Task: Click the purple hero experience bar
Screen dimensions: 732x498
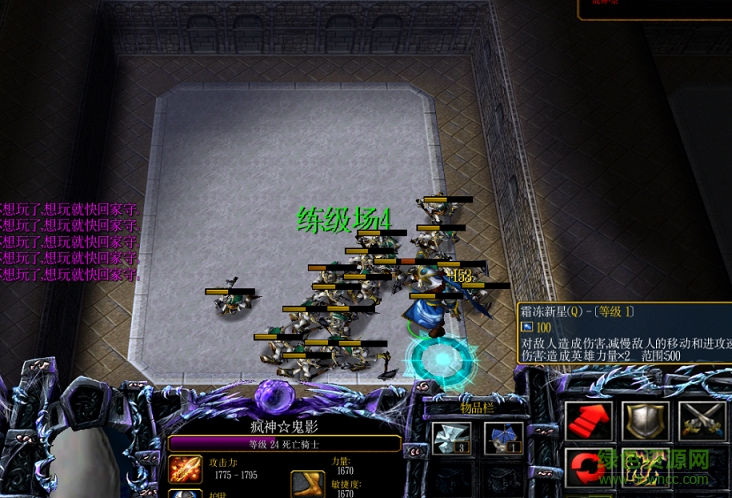Action: [285, 444]
